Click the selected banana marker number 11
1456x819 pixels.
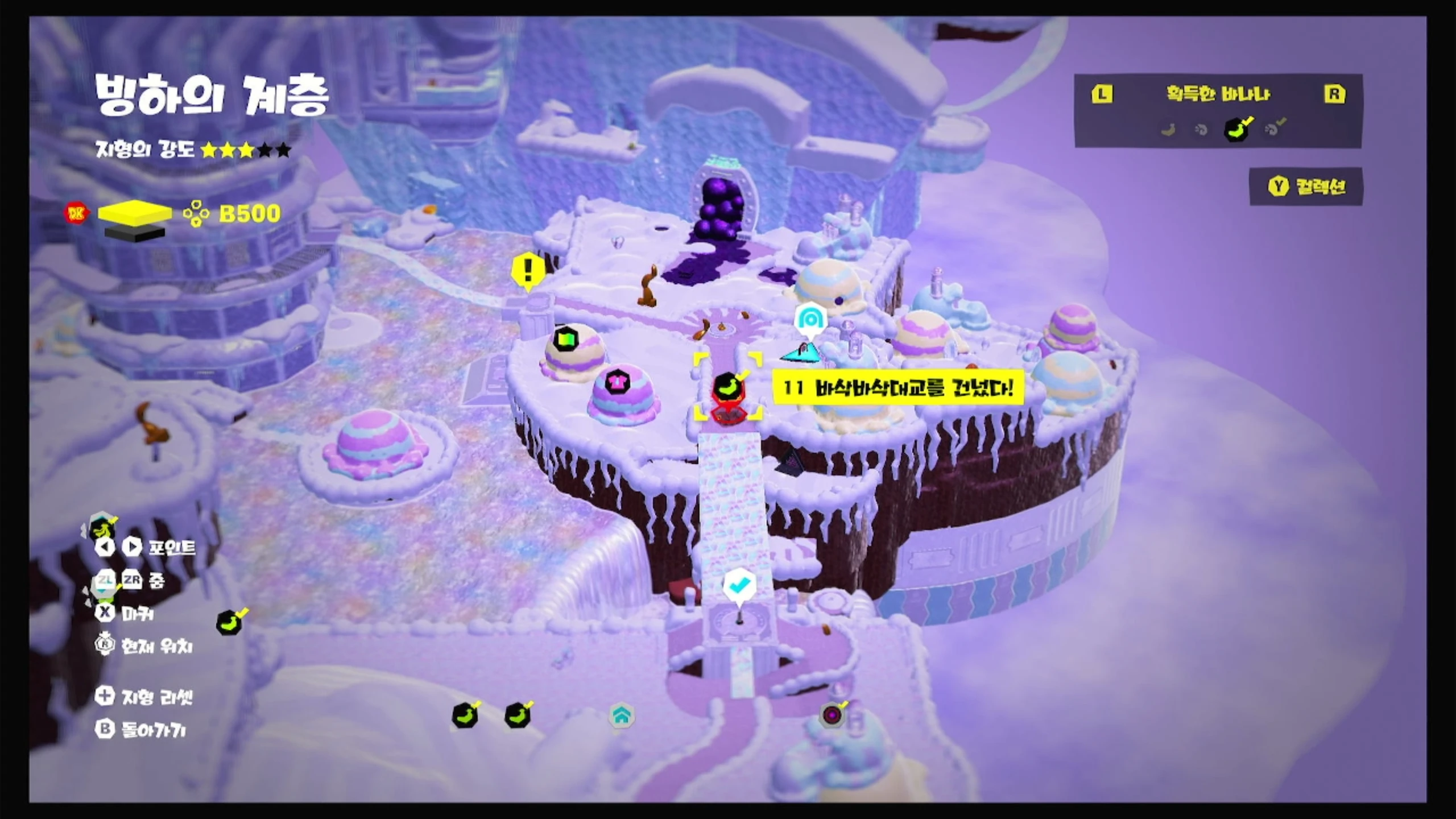728,388
